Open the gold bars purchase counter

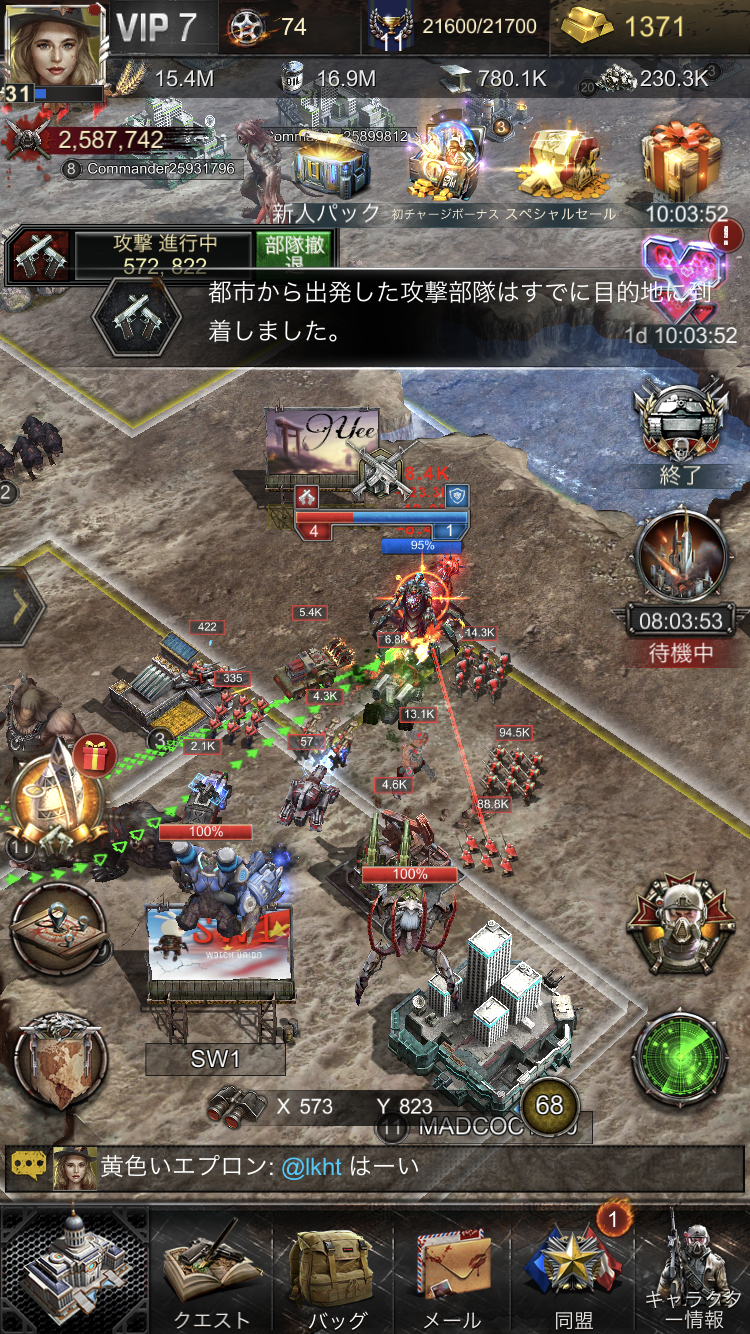click(638, 26)
